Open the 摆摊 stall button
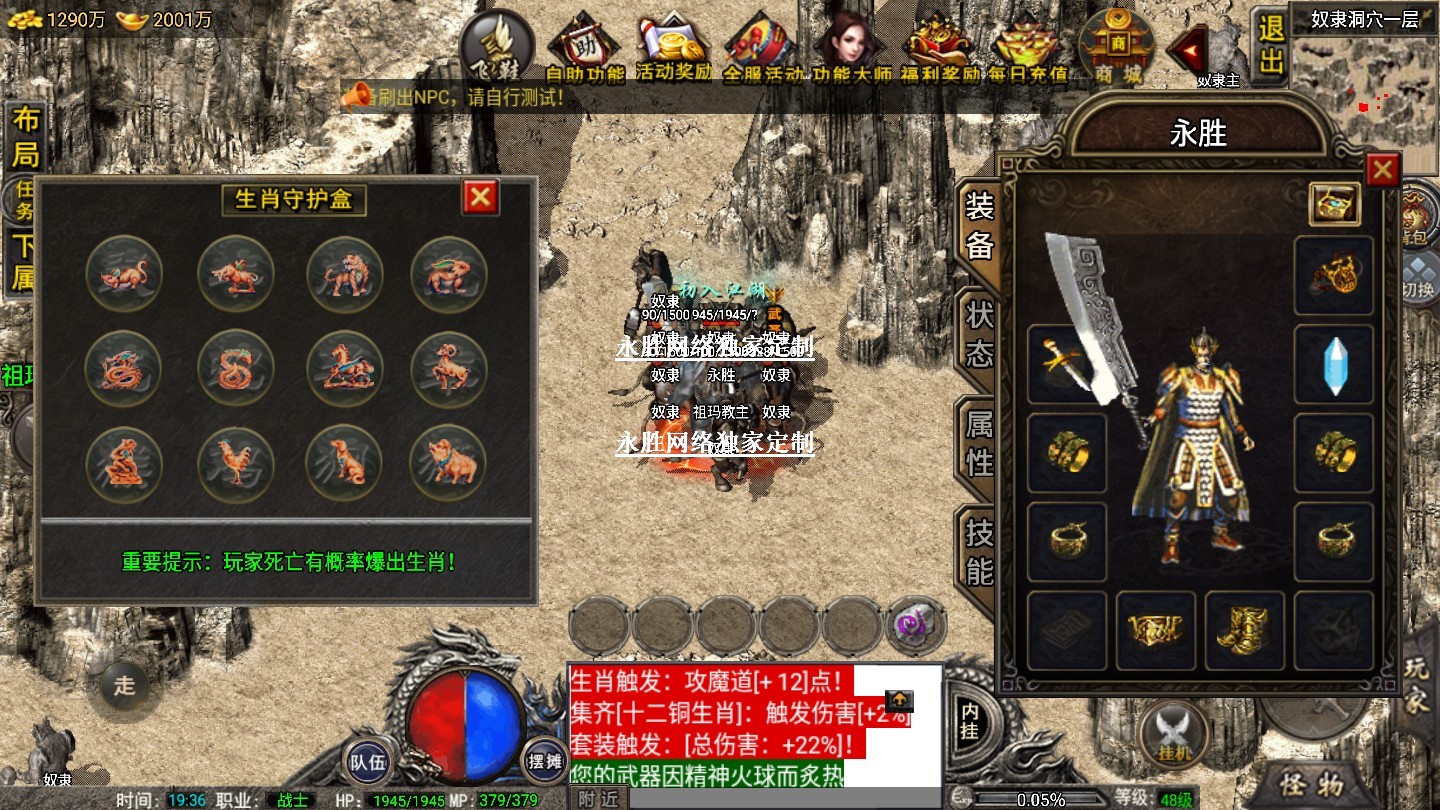The image size is (1440, 810). coord(545,762)
